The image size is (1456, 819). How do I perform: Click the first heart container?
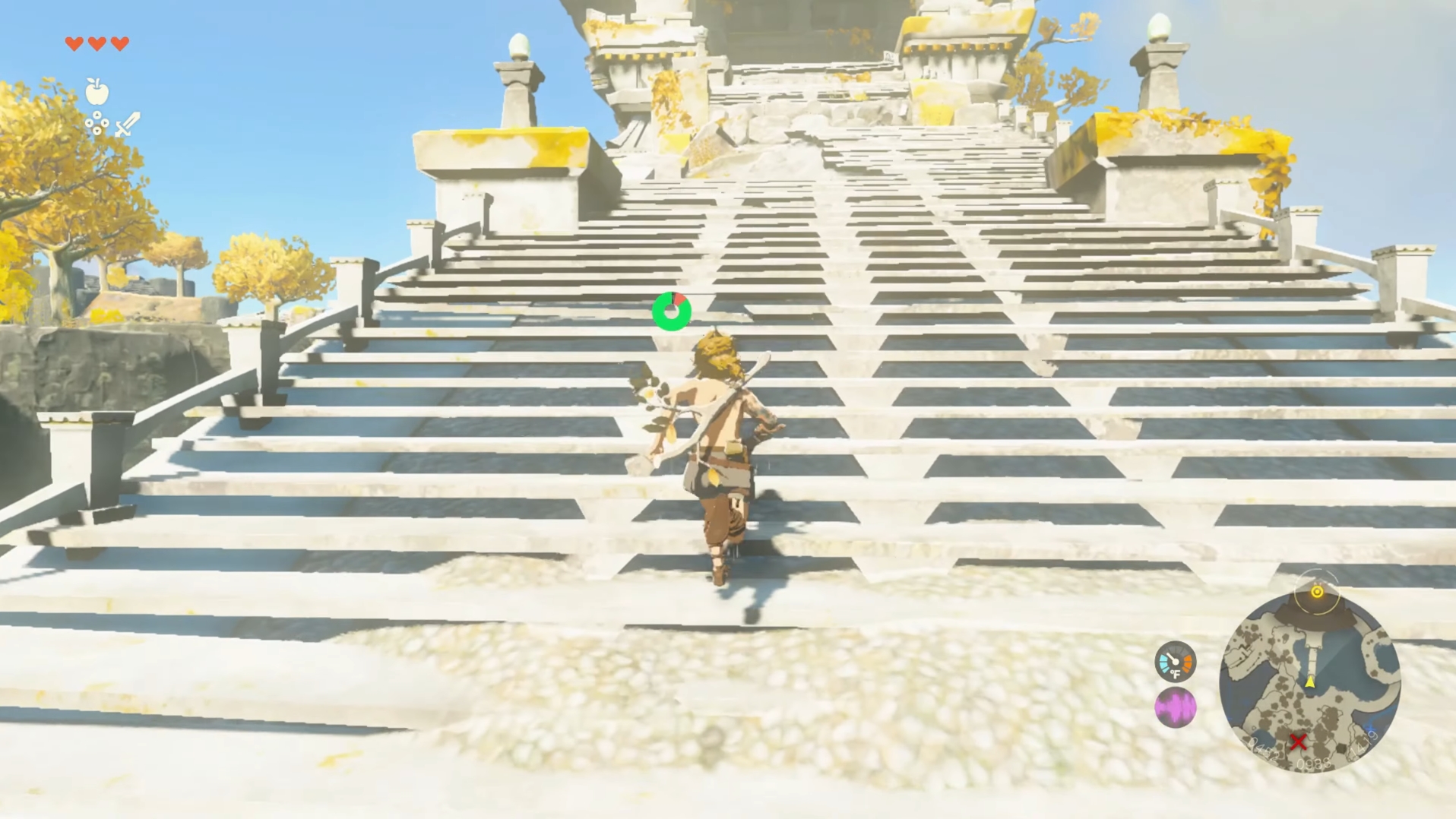coord(74,43)
